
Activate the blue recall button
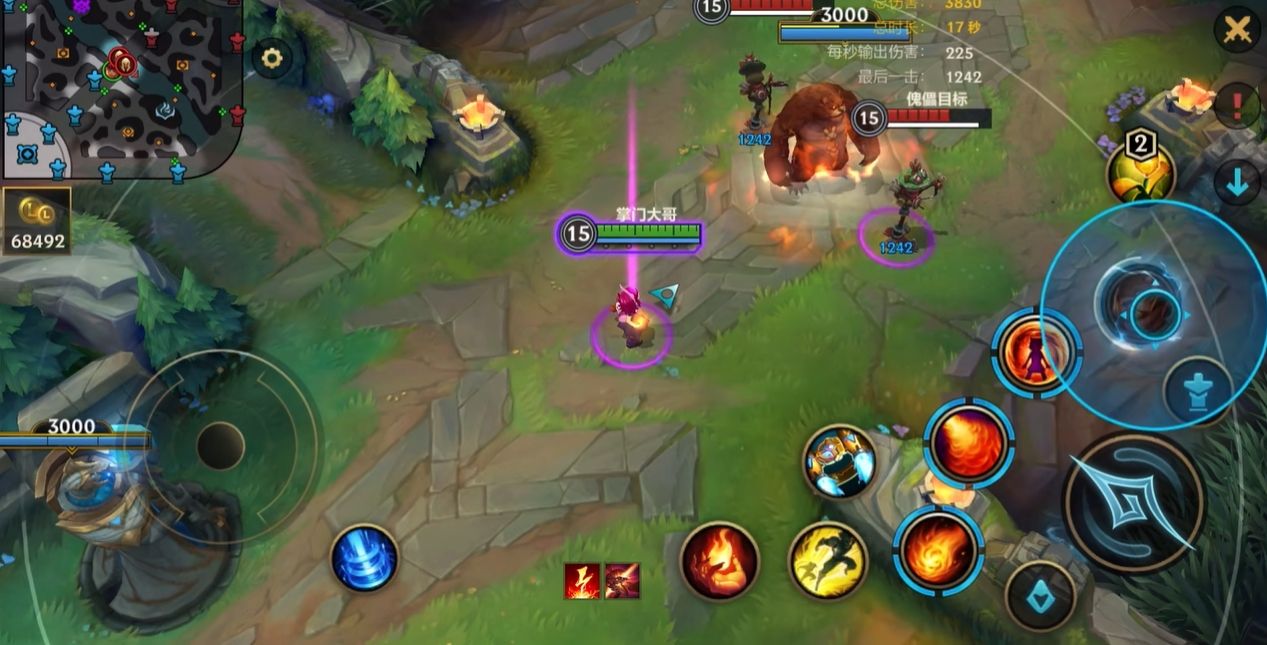(365, 557)
